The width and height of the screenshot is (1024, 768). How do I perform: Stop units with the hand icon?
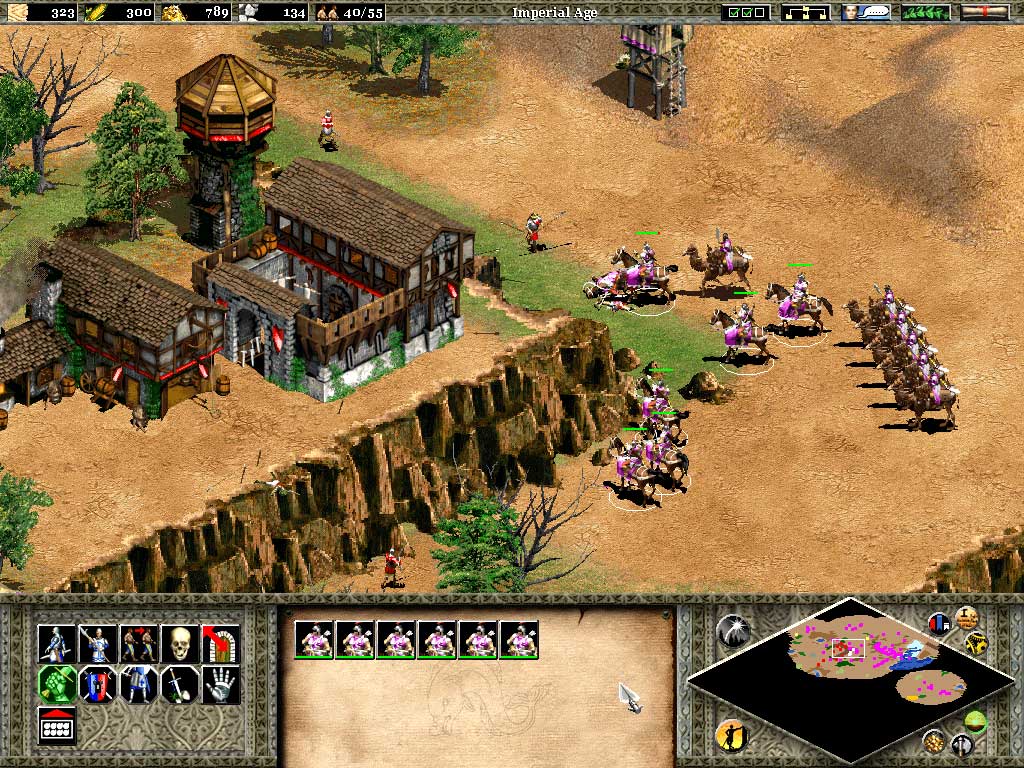click(x=220, y=685)
